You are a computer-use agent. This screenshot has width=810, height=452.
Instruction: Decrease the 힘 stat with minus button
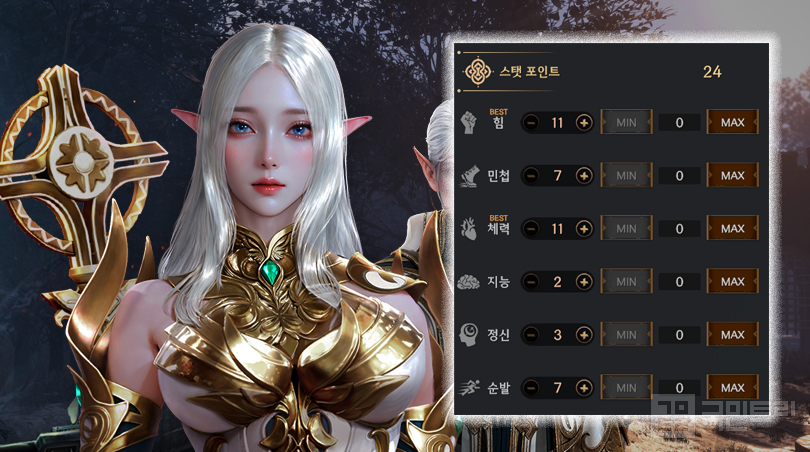[531, 123]
